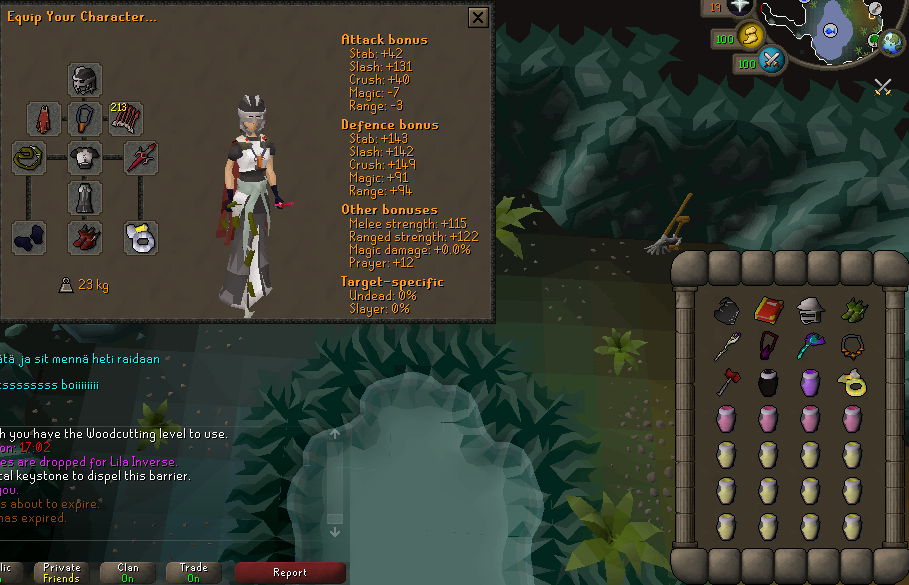The height and width of the screenshot is (585, 909).
Task: Select the grey helmet in inventory
Action: pyautogui.click(x=810, y=310)
